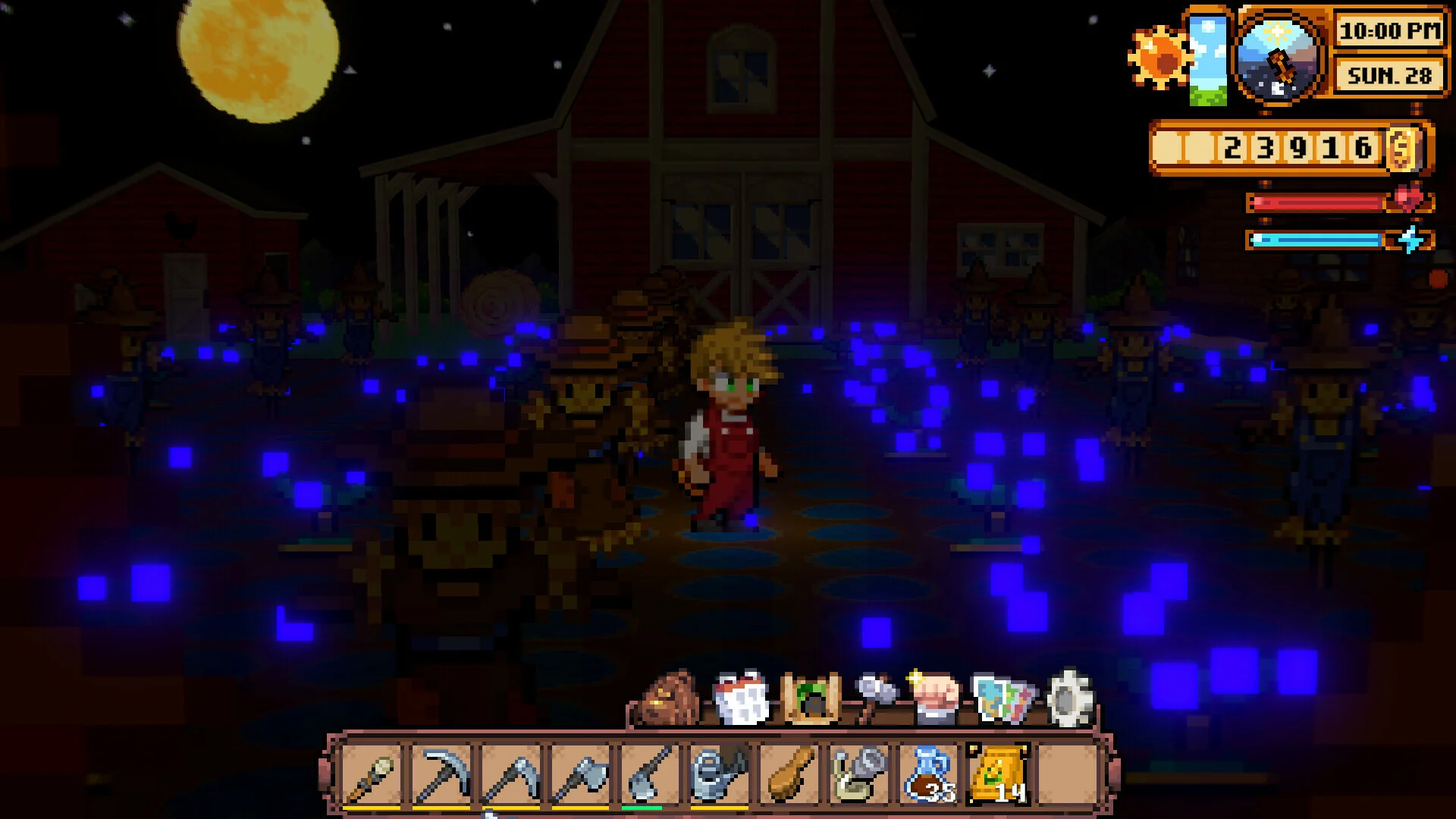1456x819 pixels.
Task: Open the framed portrait menu icon
Action: [x=810, y=698]
